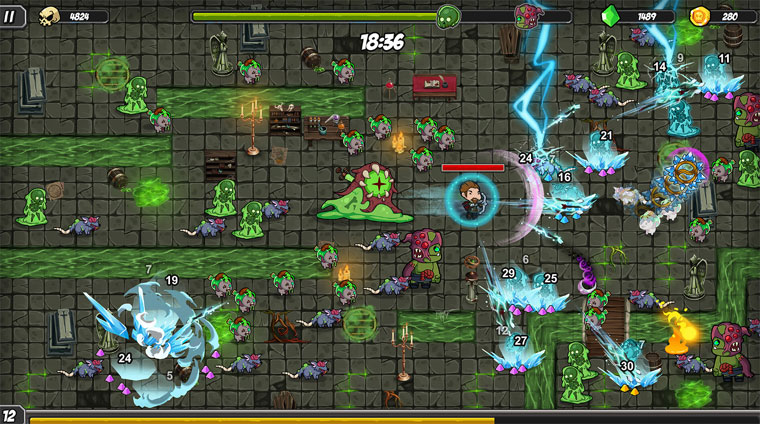Viewport: 760px width, 424px height.
Task: Pause the game with the top-left button
Action: (11, 16)
